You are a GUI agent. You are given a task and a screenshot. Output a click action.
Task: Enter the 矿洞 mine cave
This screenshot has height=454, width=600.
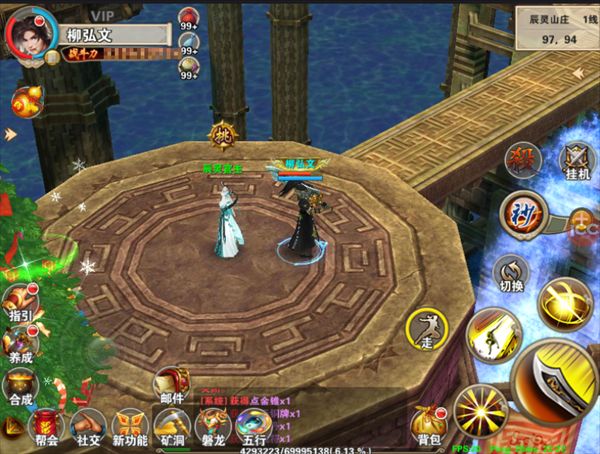(x=173, y=428)
